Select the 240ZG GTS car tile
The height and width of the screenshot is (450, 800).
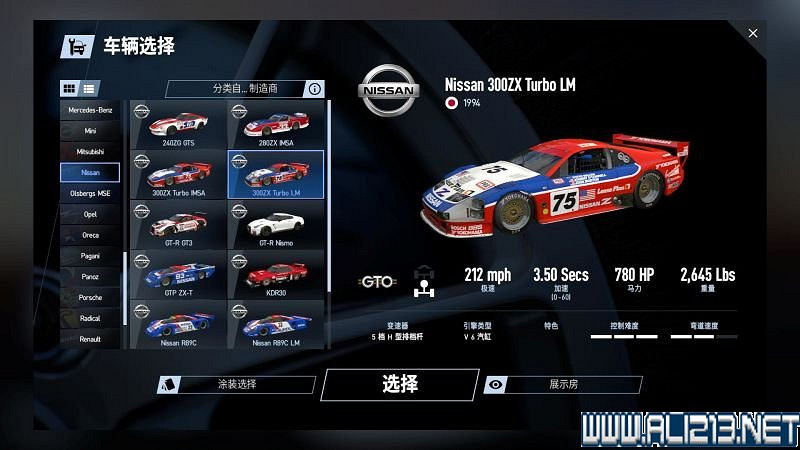pyautogui.click(x=178, y=125)
